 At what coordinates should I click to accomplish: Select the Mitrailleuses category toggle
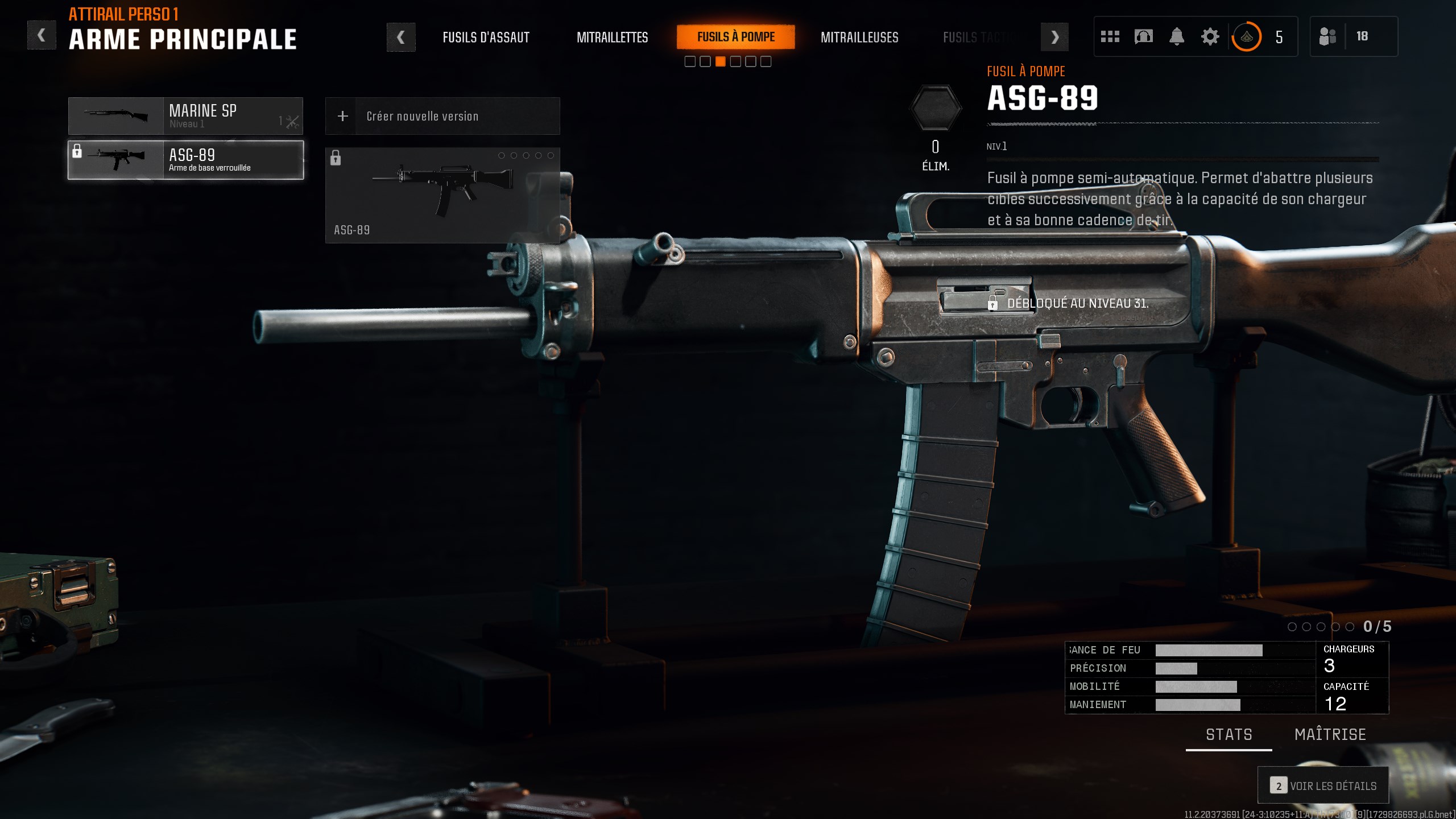pyautogui.click(x=860, y=38)
